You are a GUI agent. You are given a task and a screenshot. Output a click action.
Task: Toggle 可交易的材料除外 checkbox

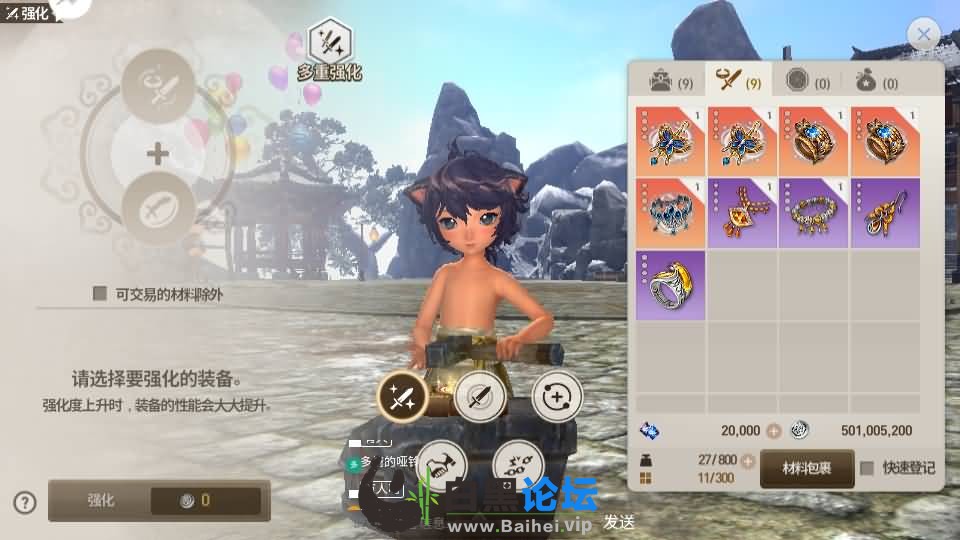point(100,293)
